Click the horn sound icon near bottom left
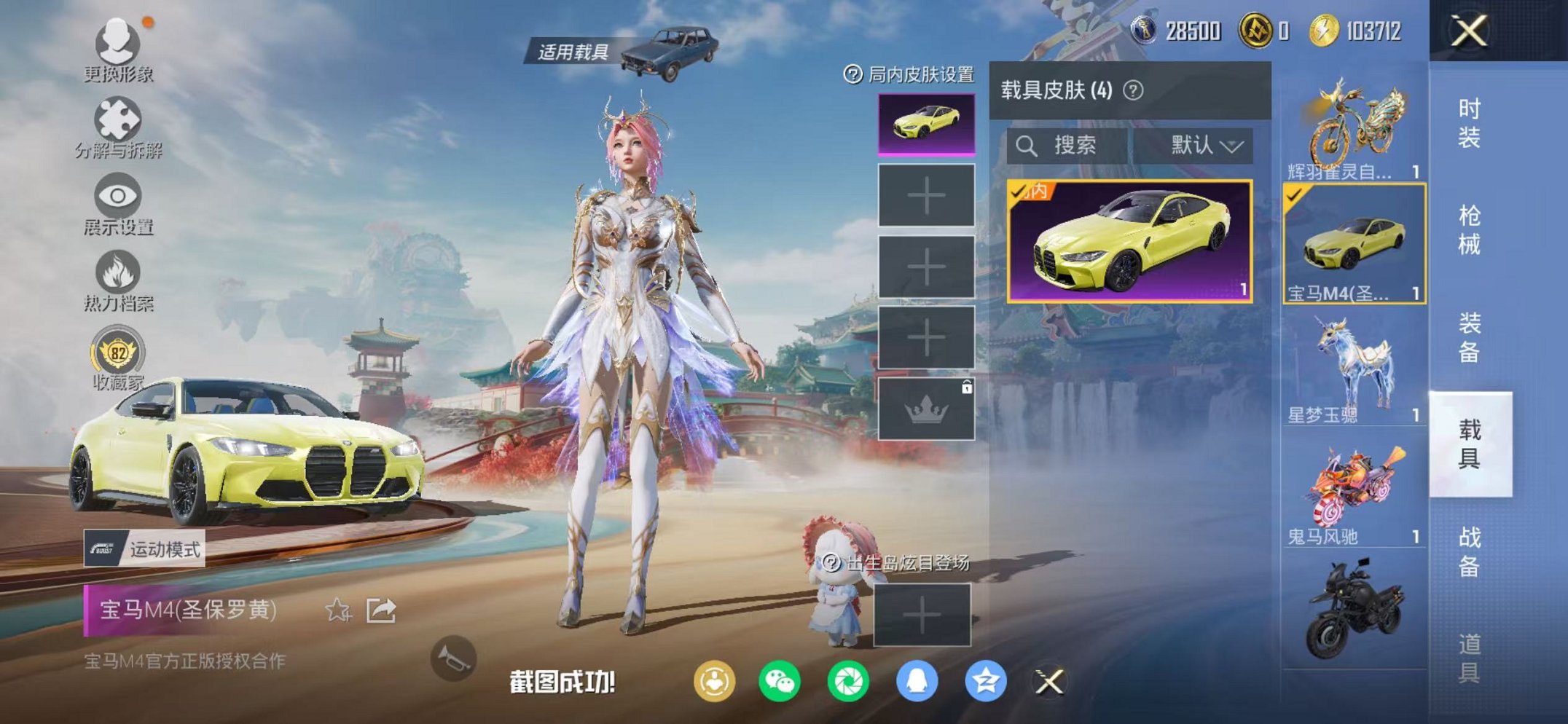 tap(455, 658)
